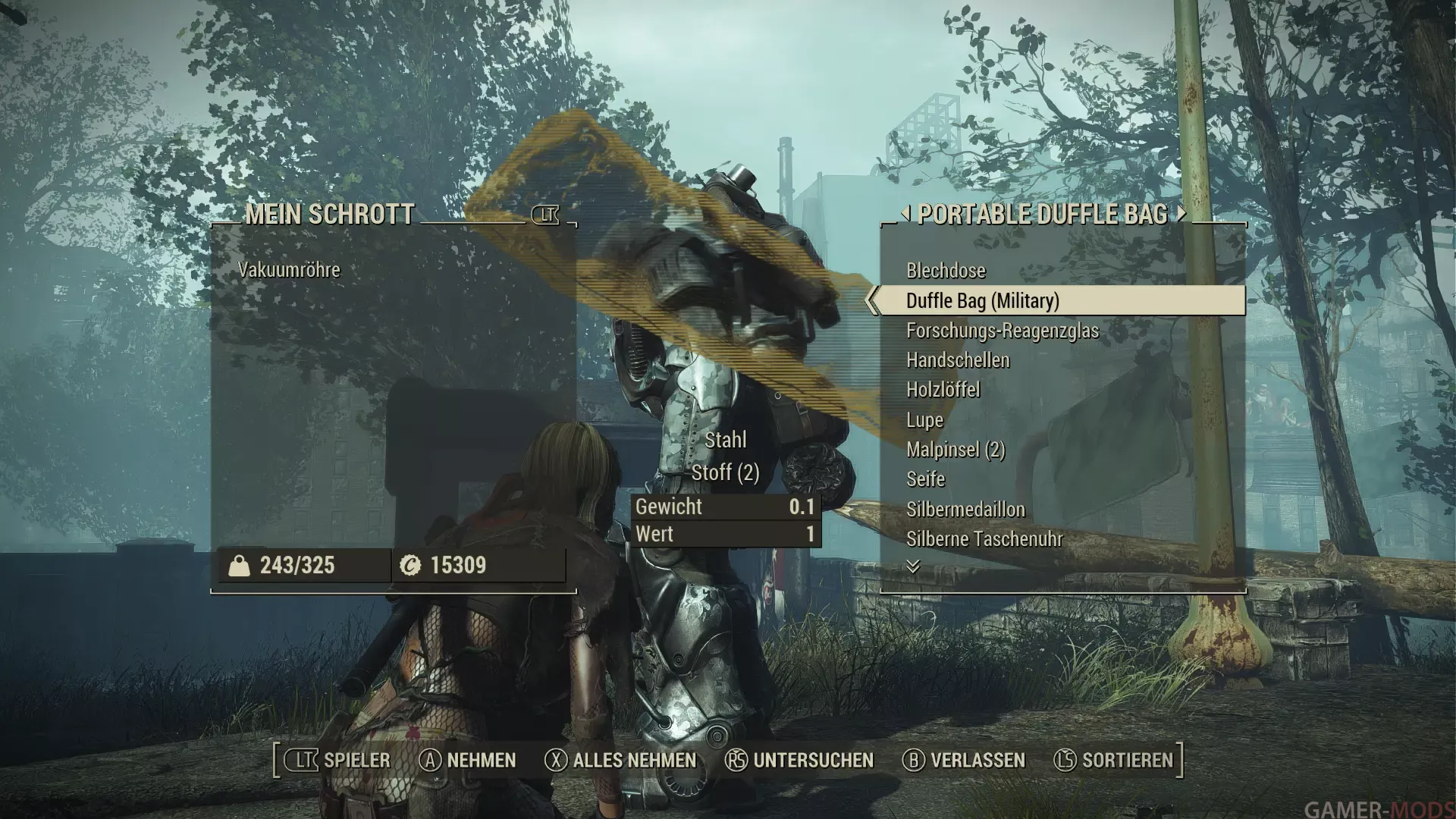1456x819 pixels.
Task: Leave the container with Verlassen
Action: (x=963, y=761)
